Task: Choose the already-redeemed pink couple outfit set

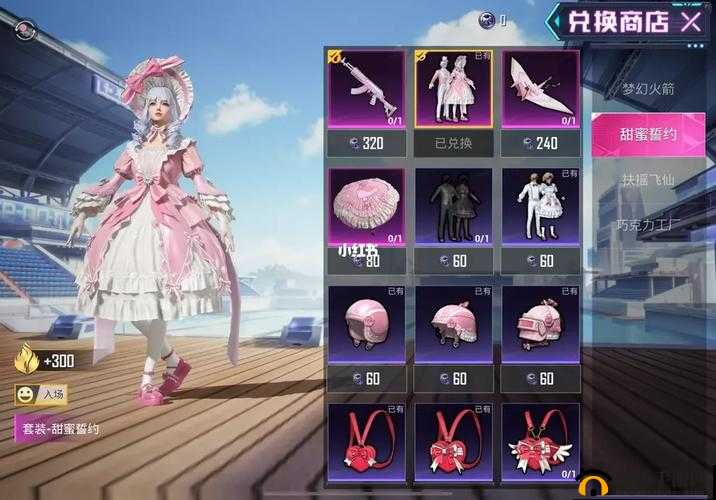Action: click(453, 88)
